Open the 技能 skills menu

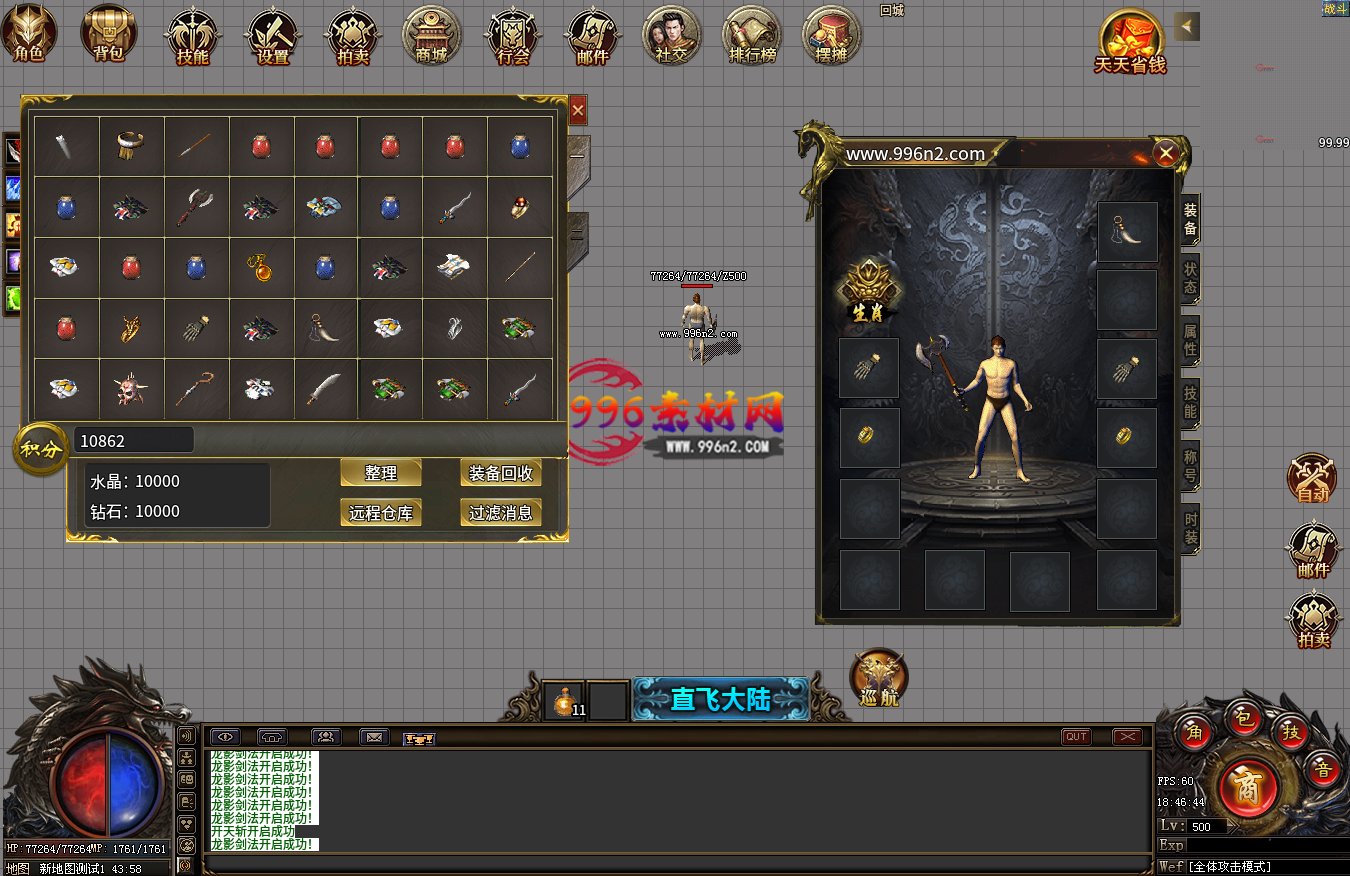[x=192, y=36]
